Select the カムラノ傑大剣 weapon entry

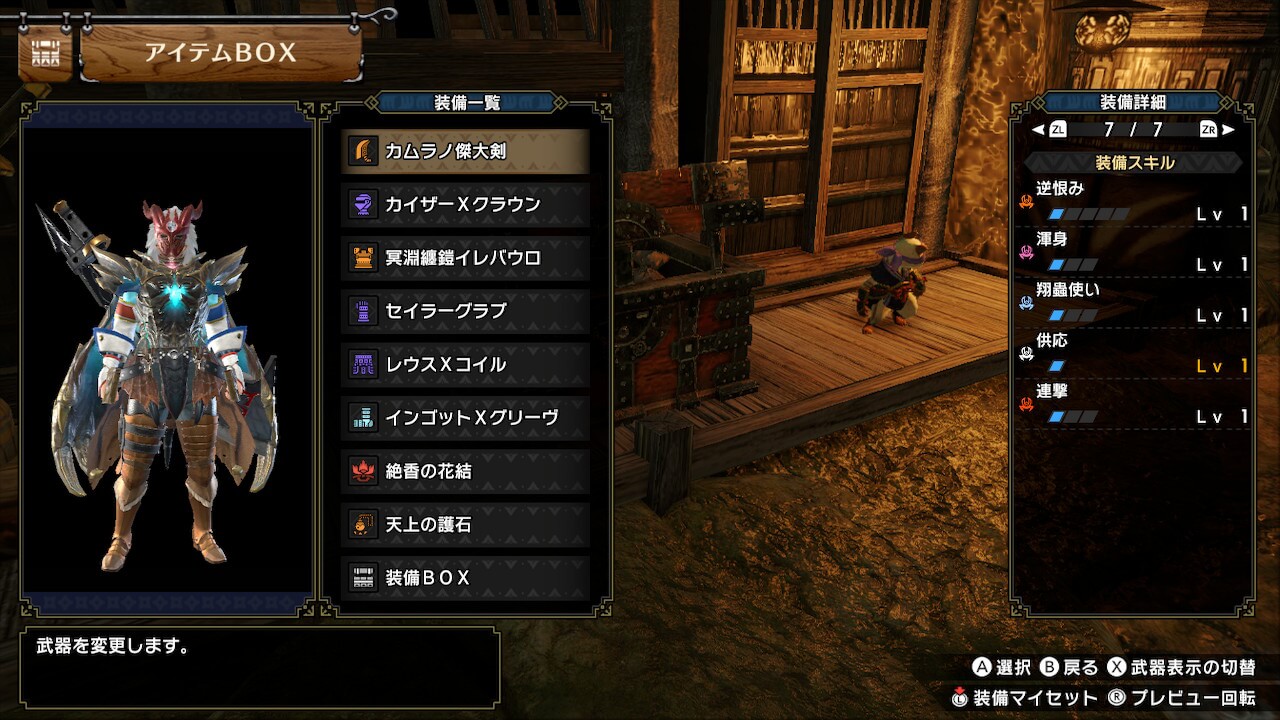(x=465, y=151)
